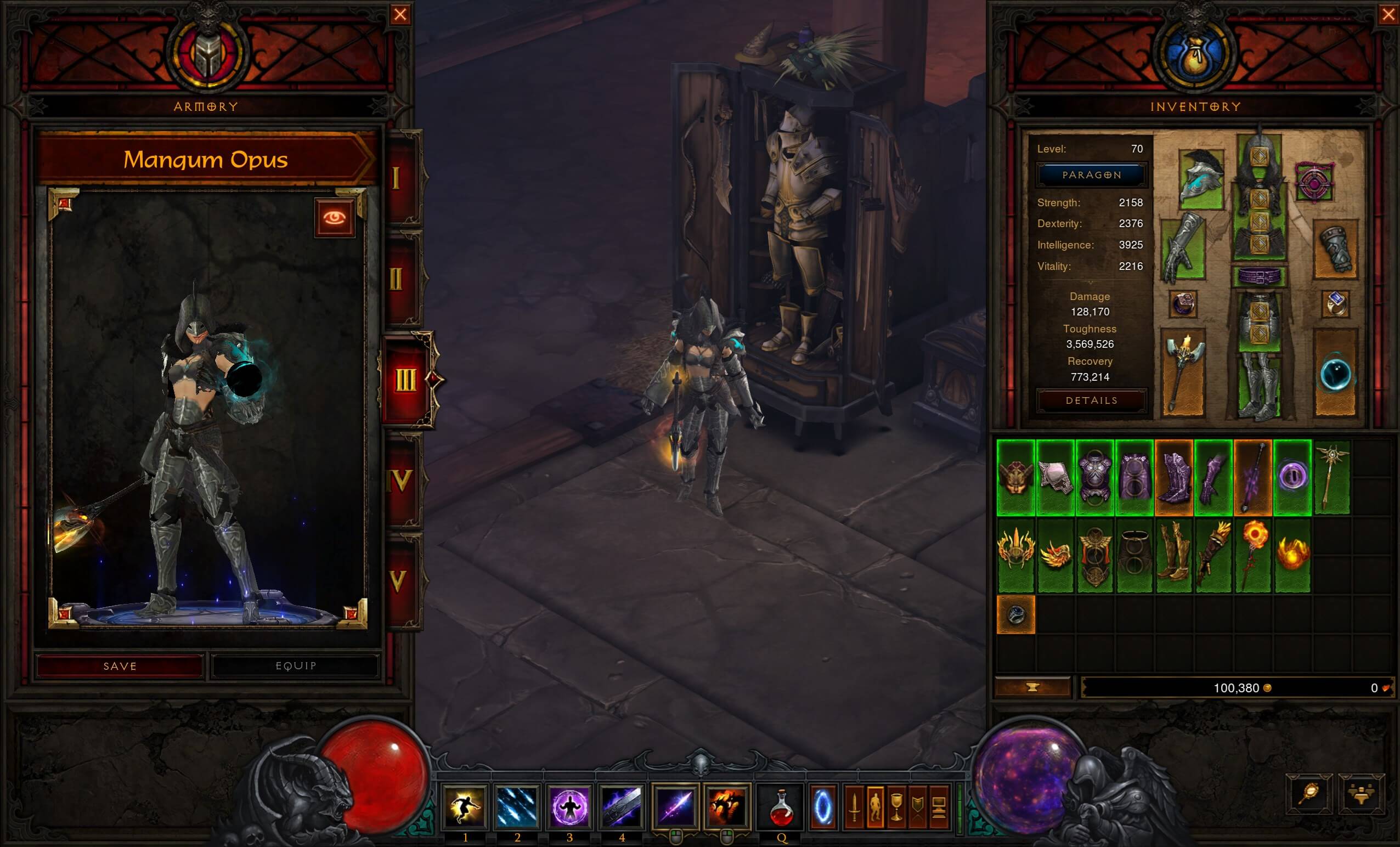Select armory loadout tab II
The width and height of the screenshot is (1400, 847).
(x=398, y=279)
